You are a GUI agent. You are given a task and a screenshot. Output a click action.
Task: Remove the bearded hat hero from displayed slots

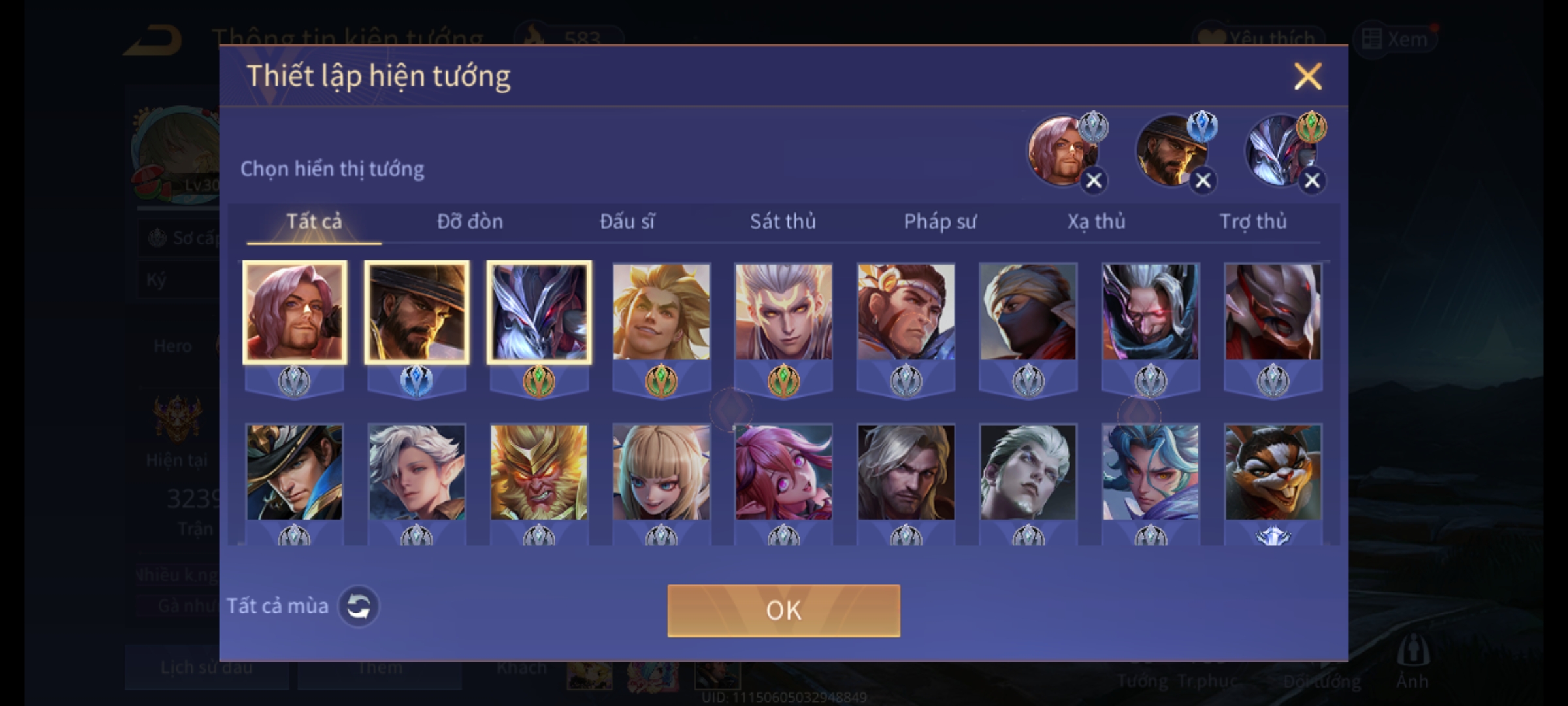(x=1203, y=180)
